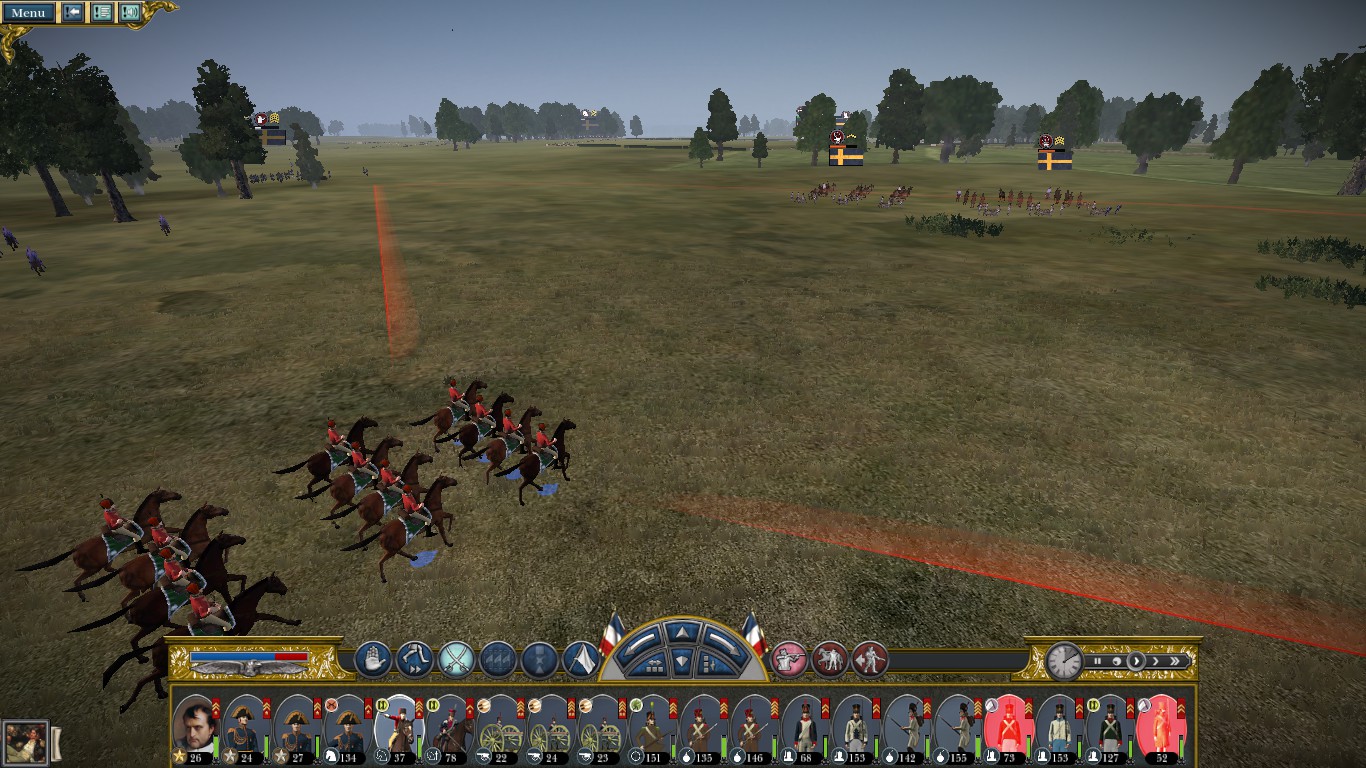Pause the battle with the pause button

point(1098,661)
